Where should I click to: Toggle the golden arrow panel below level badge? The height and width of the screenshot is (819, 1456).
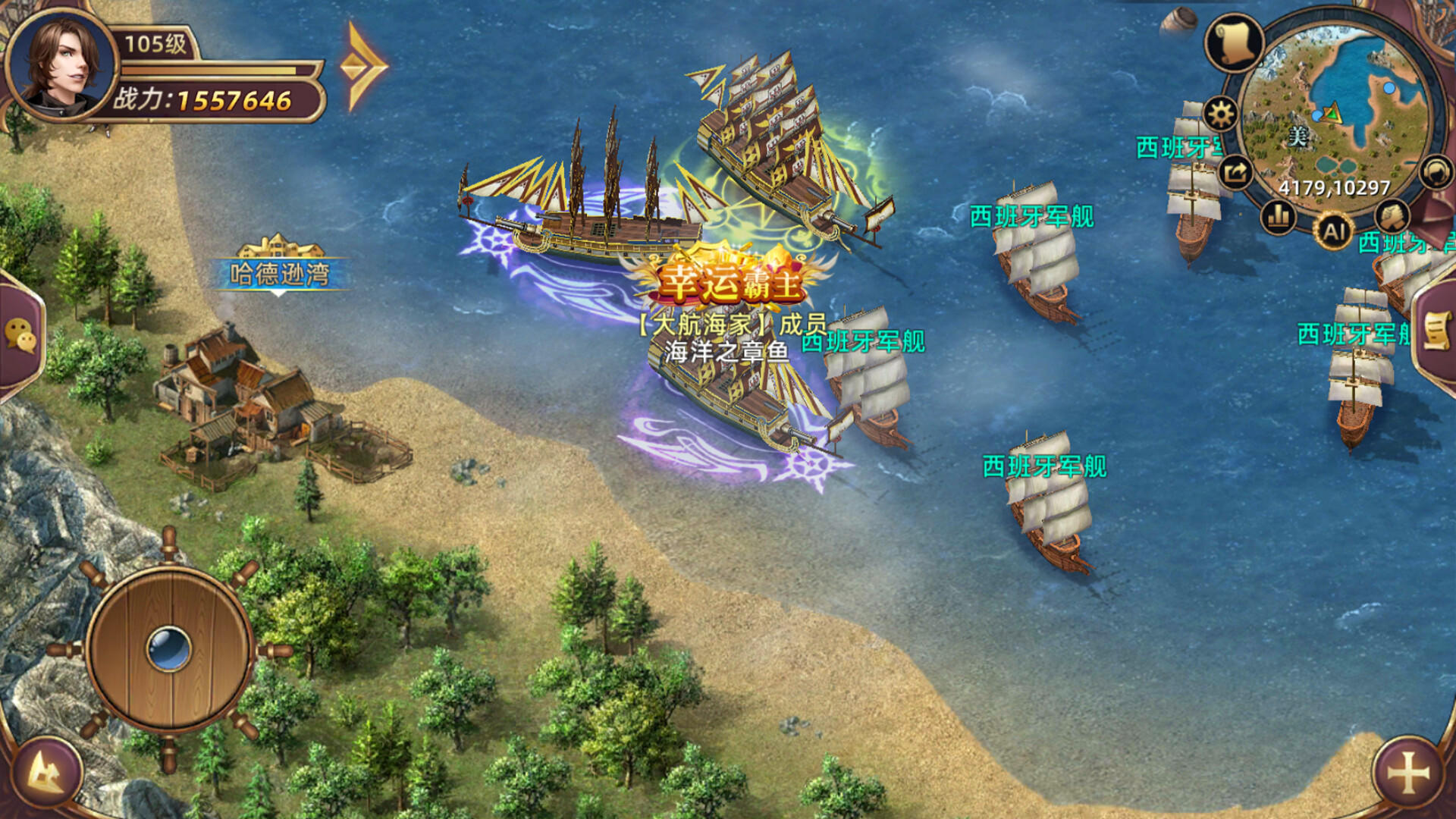pos(362,68)
